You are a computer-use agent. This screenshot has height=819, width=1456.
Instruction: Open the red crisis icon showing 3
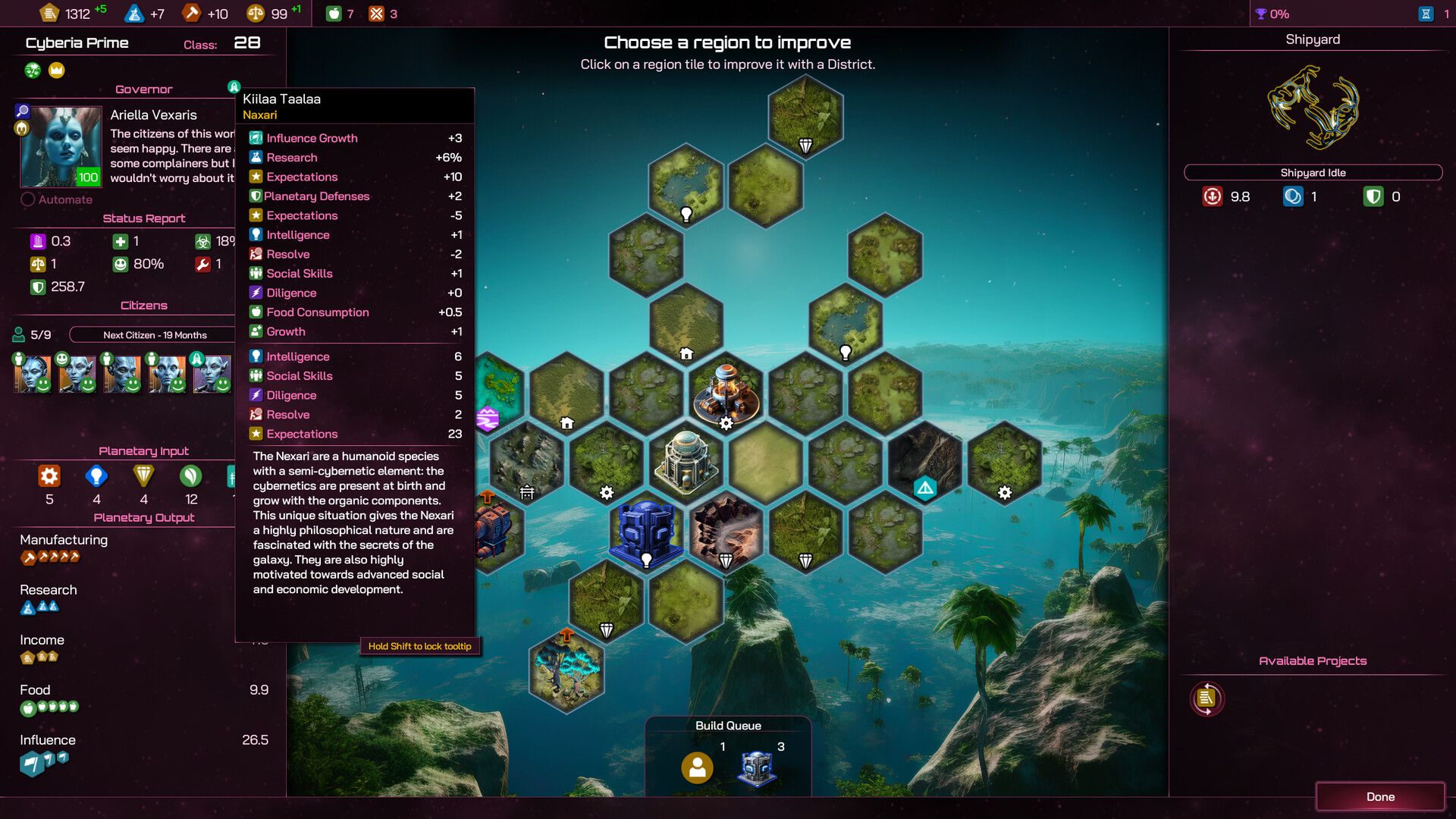click(377, 13)
